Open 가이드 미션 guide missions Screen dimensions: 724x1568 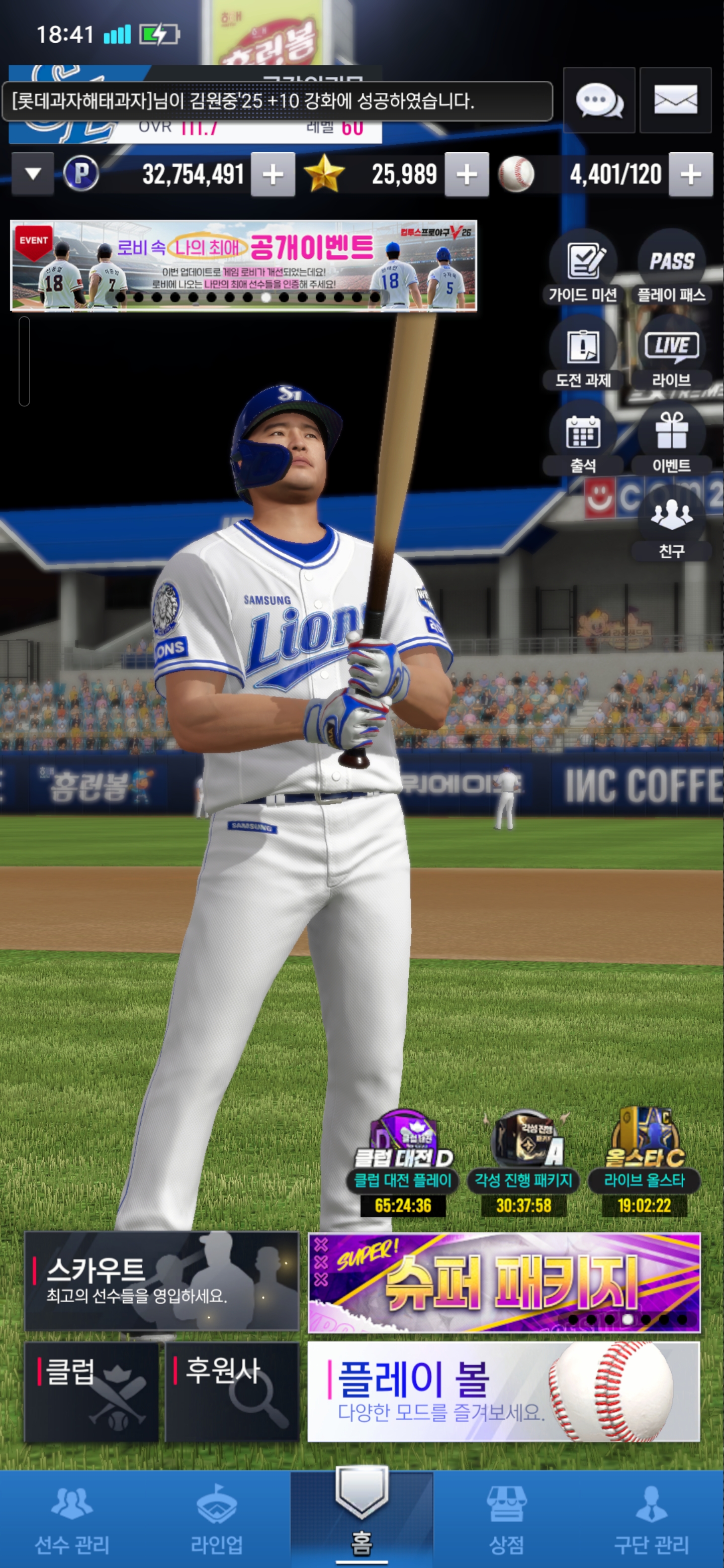tap(583, 268)
